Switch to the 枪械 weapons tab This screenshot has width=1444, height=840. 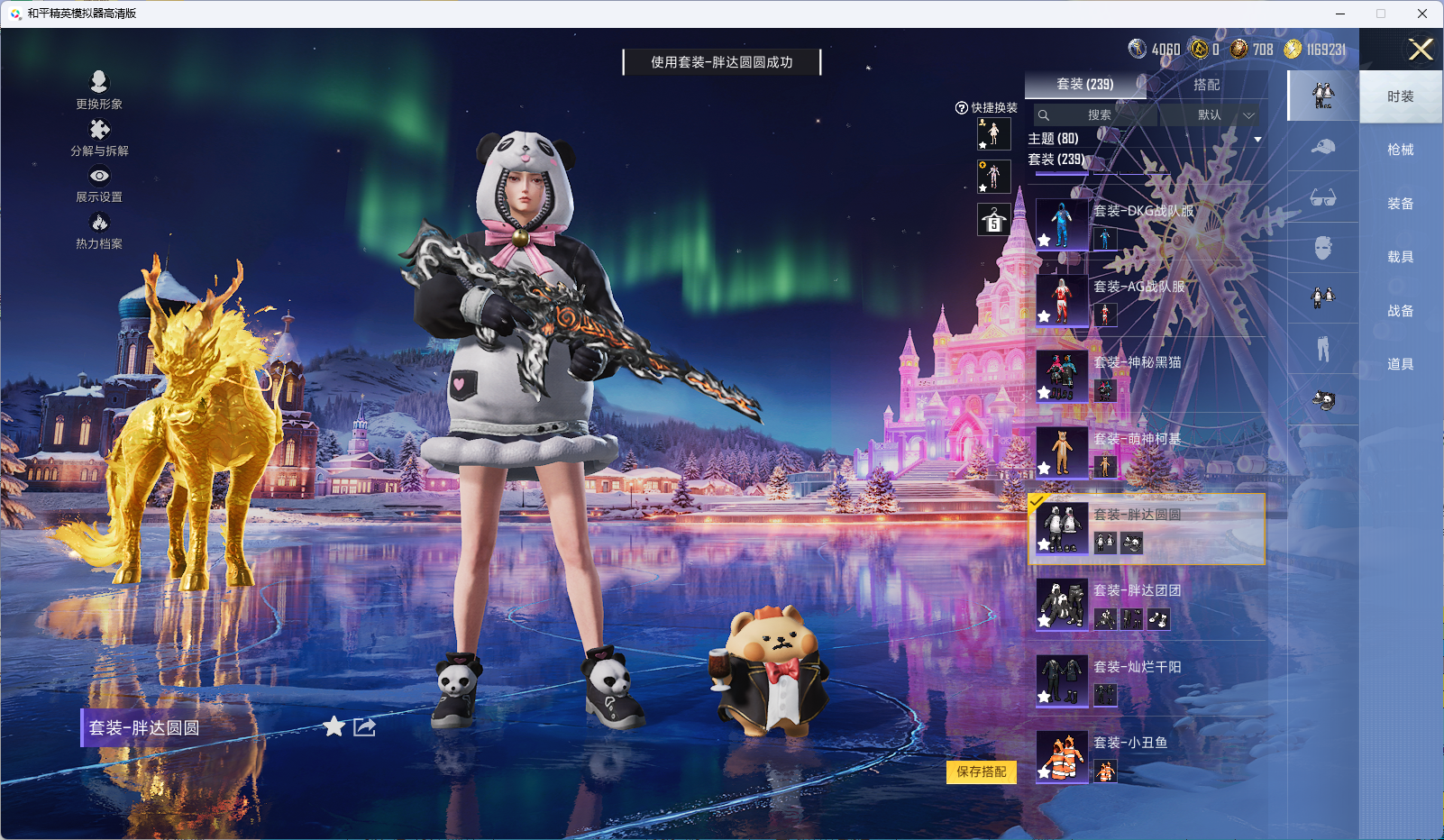click(1401, 149)
